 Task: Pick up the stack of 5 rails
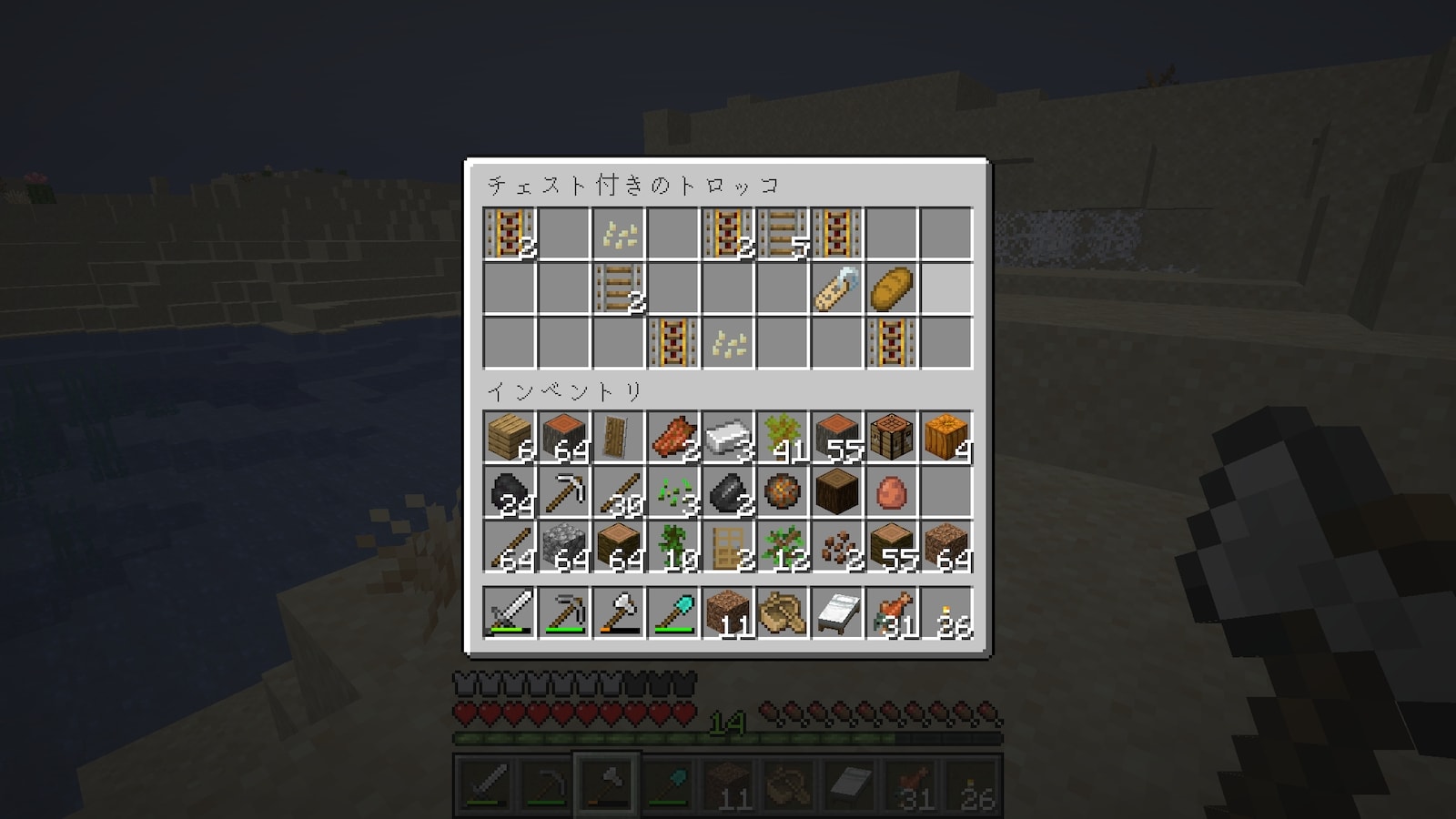(783, 235)
